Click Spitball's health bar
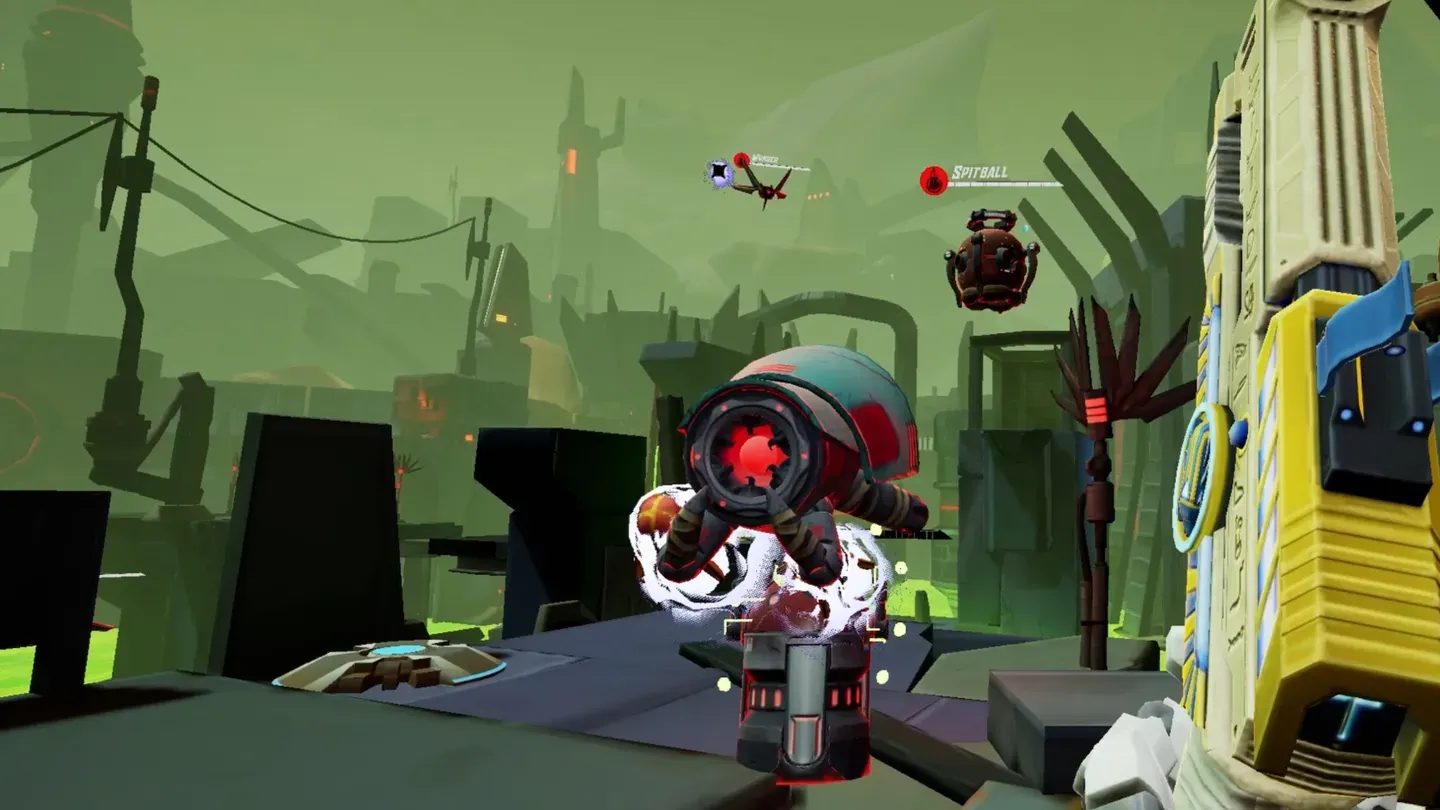The height and width of the screenshot is (810, 1440). pyautogui.click(x=1010, y=186)
